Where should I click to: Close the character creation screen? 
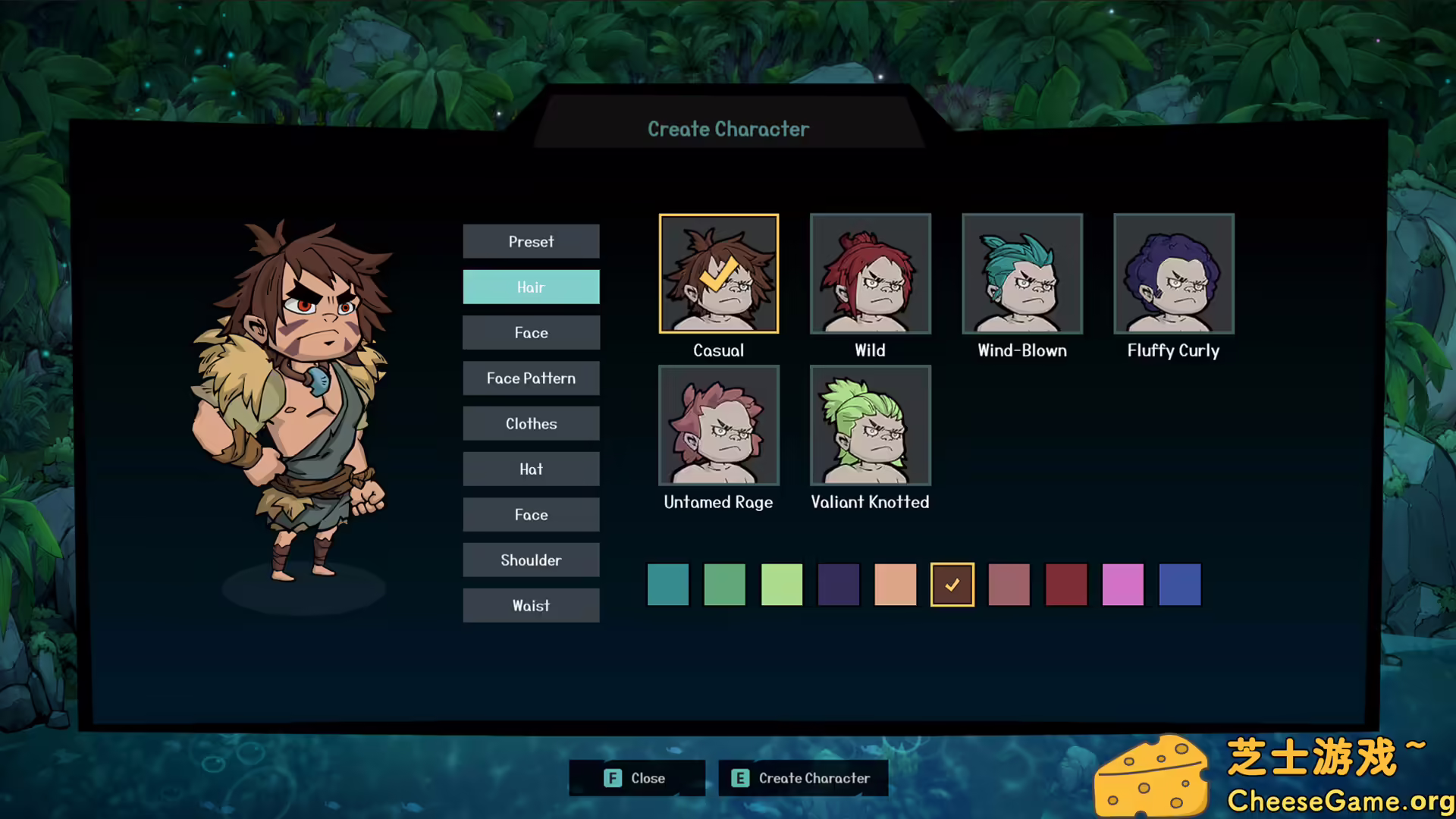(x=636, y=778)
